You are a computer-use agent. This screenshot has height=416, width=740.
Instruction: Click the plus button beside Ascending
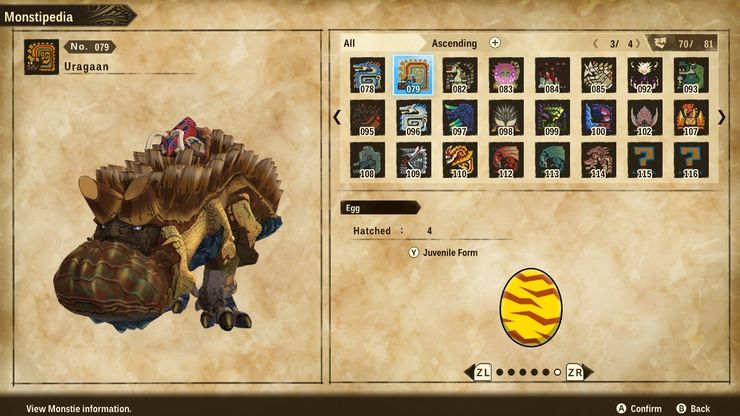point(495,43)
